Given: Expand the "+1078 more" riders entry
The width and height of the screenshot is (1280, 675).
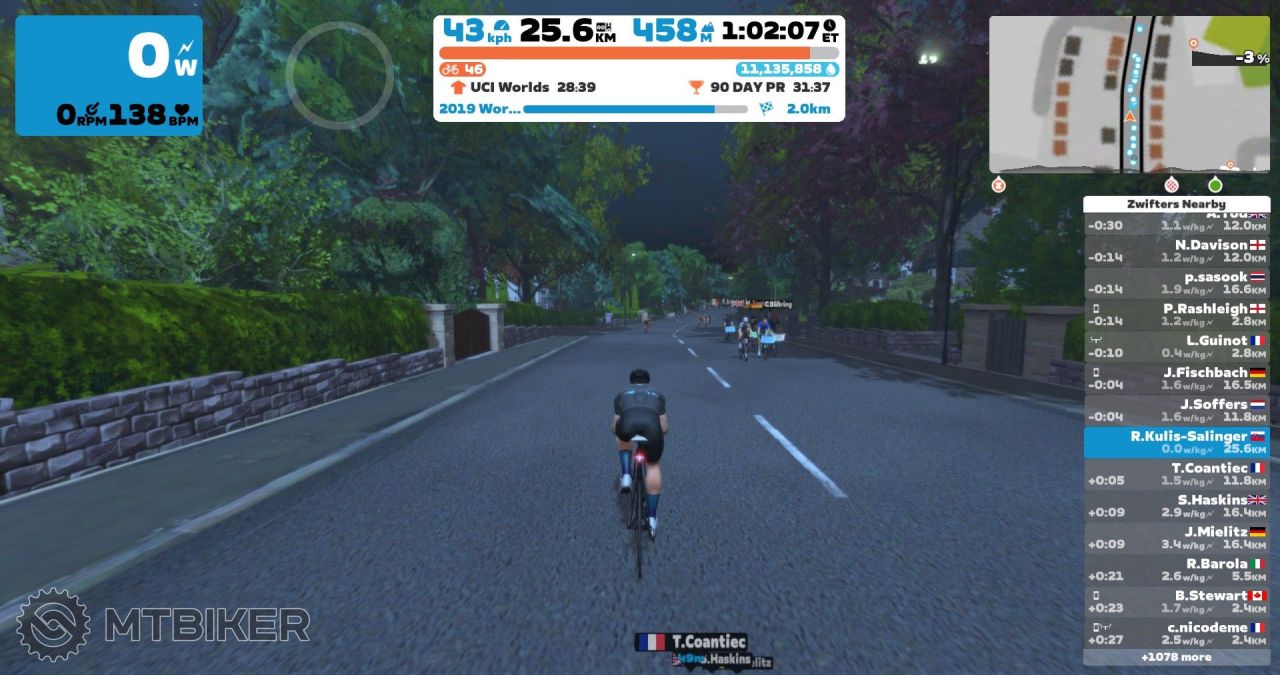Looking at the screenshot, I should coord(1176,658).
